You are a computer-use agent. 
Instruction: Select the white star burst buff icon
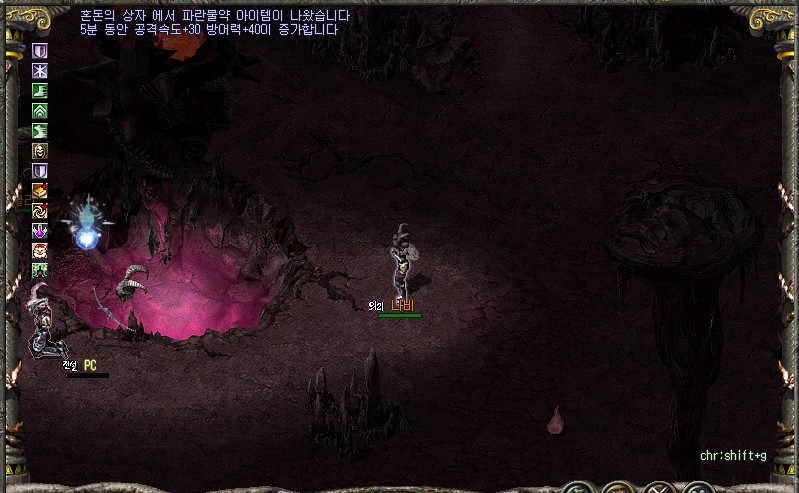pos(40,70)
